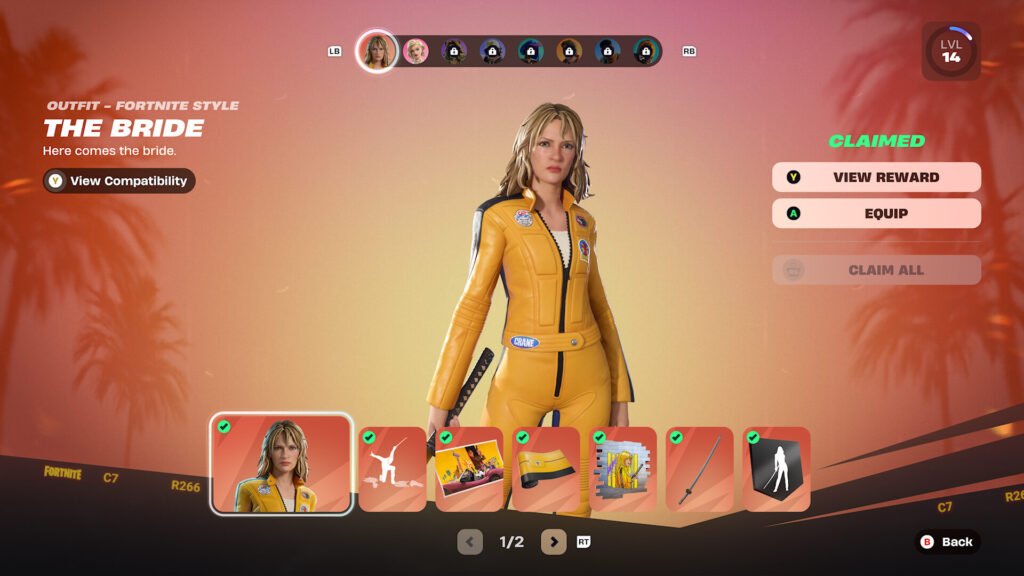Switch to the pink-haired character page
This screenshot has height=576, width=1024.
(x=415, y=51)
